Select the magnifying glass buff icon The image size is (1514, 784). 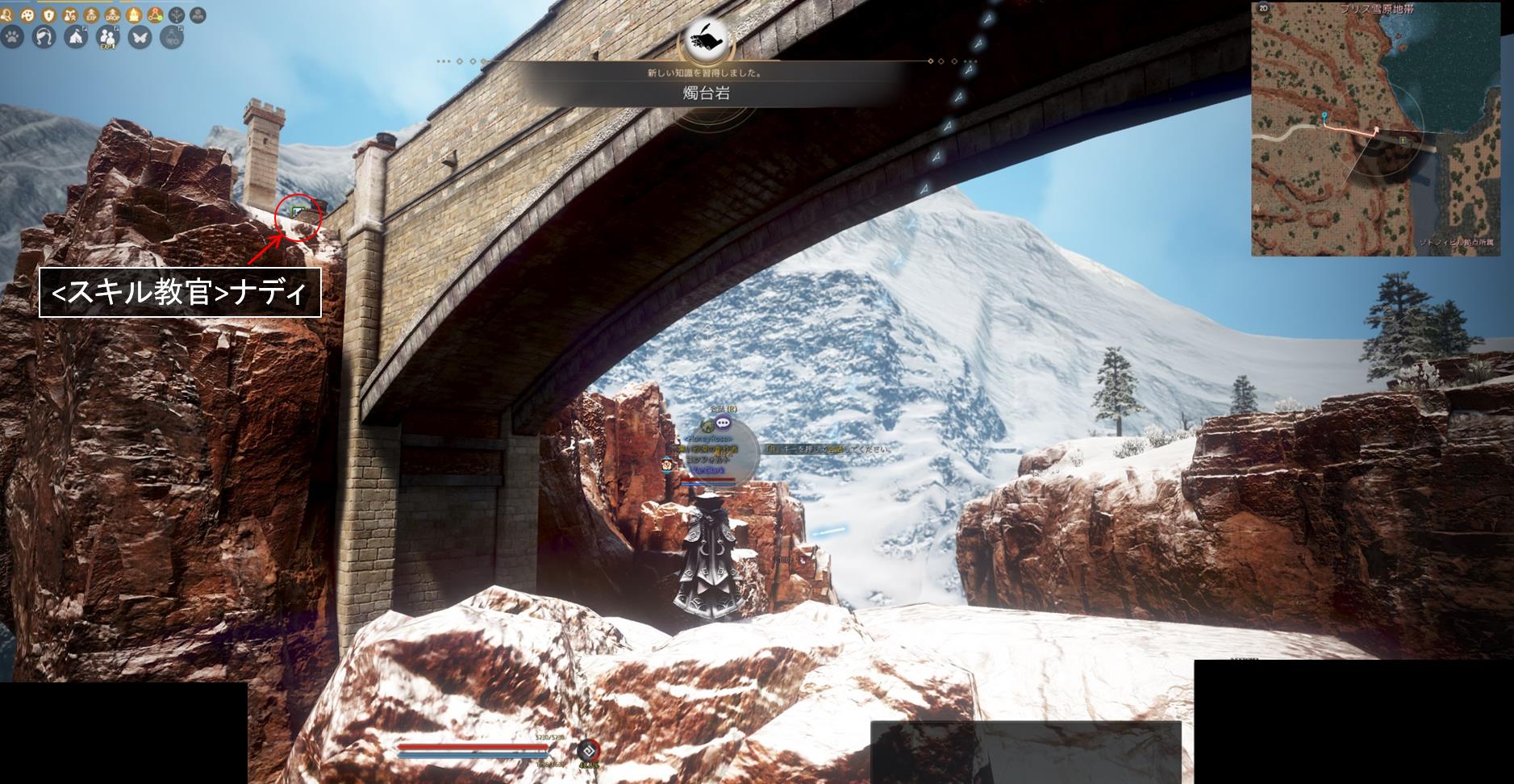click(x=6, y=15)
